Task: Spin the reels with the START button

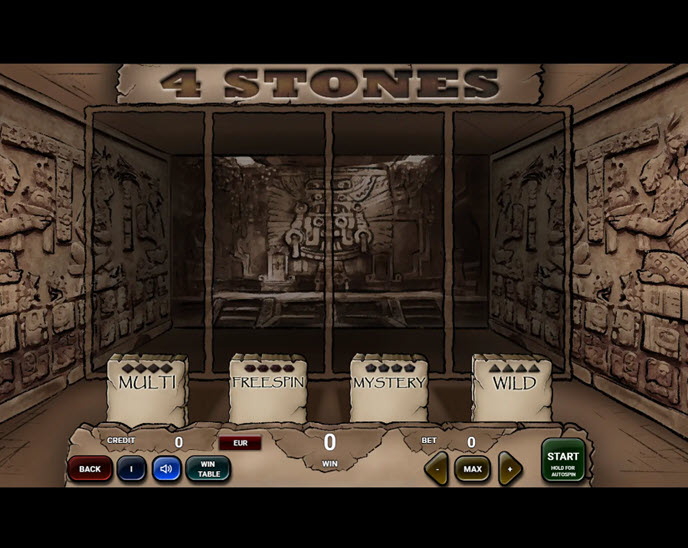Action: point(563,460)
